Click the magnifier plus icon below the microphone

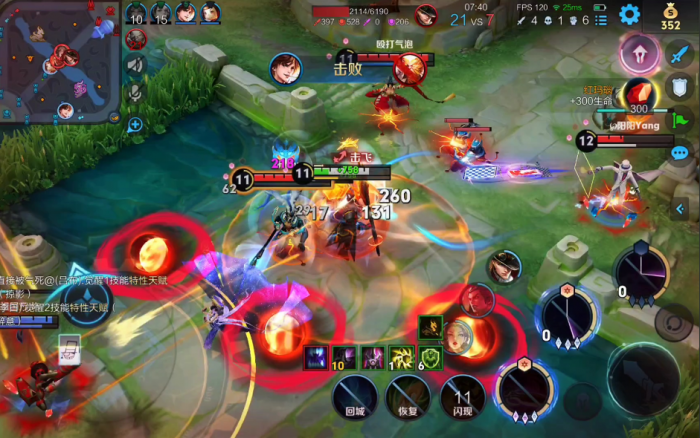[135, 125]
